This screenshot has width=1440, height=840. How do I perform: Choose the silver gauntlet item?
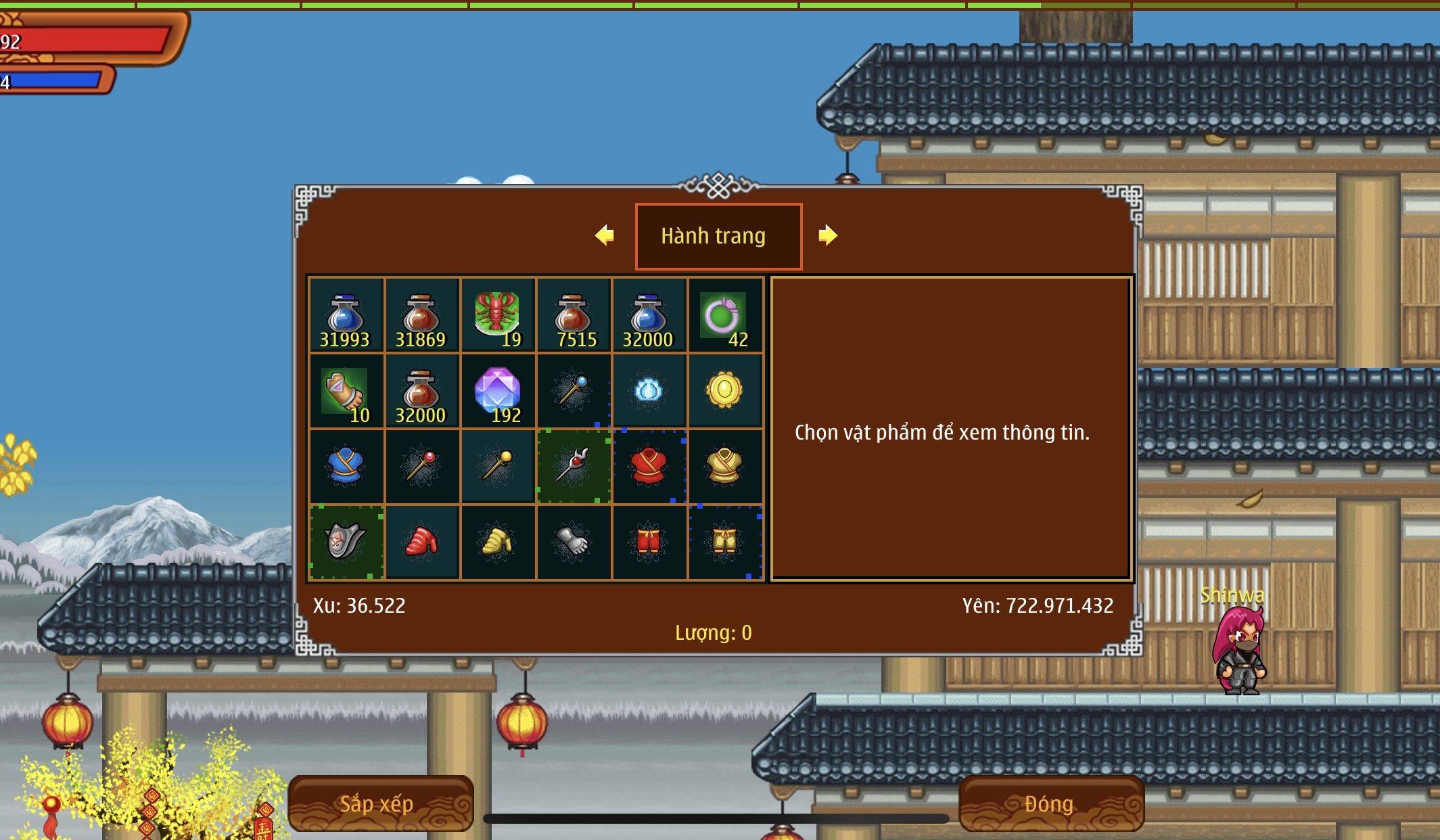pyautogui.click(x=573, y=542)
